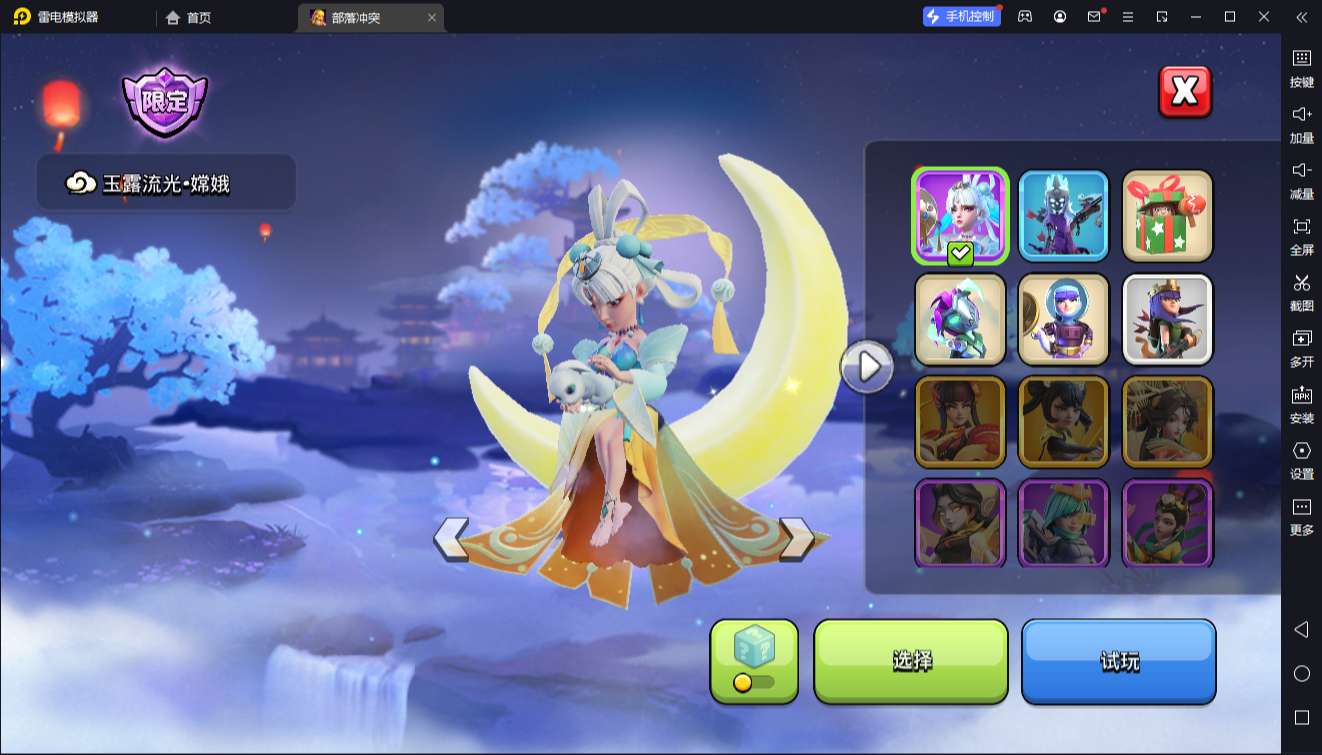The width and height of the screenshot is (1322, 755).
Task: Open emulator 设置 settings in sidebar
Action: tap(1301, 458)
